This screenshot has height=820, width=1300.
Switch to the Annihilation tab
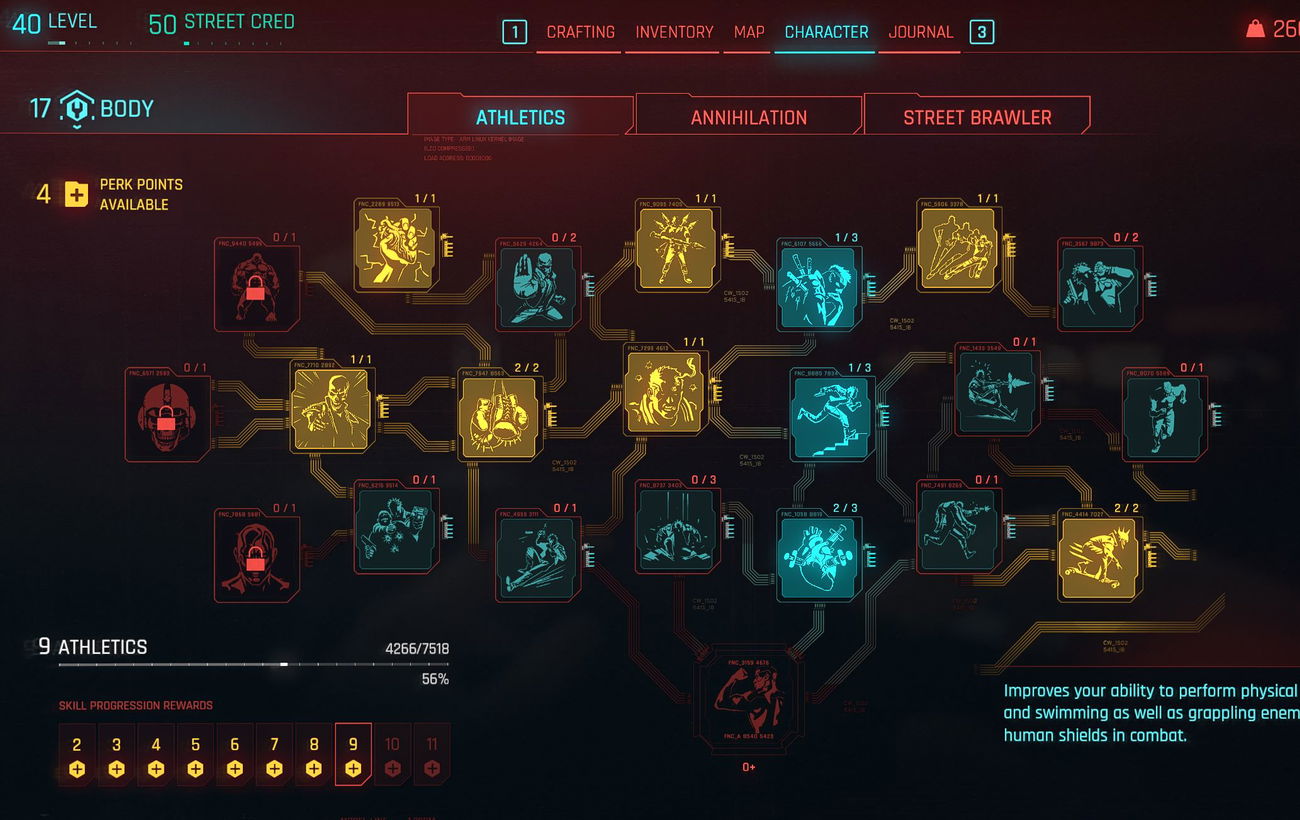(x=748, y=117)
